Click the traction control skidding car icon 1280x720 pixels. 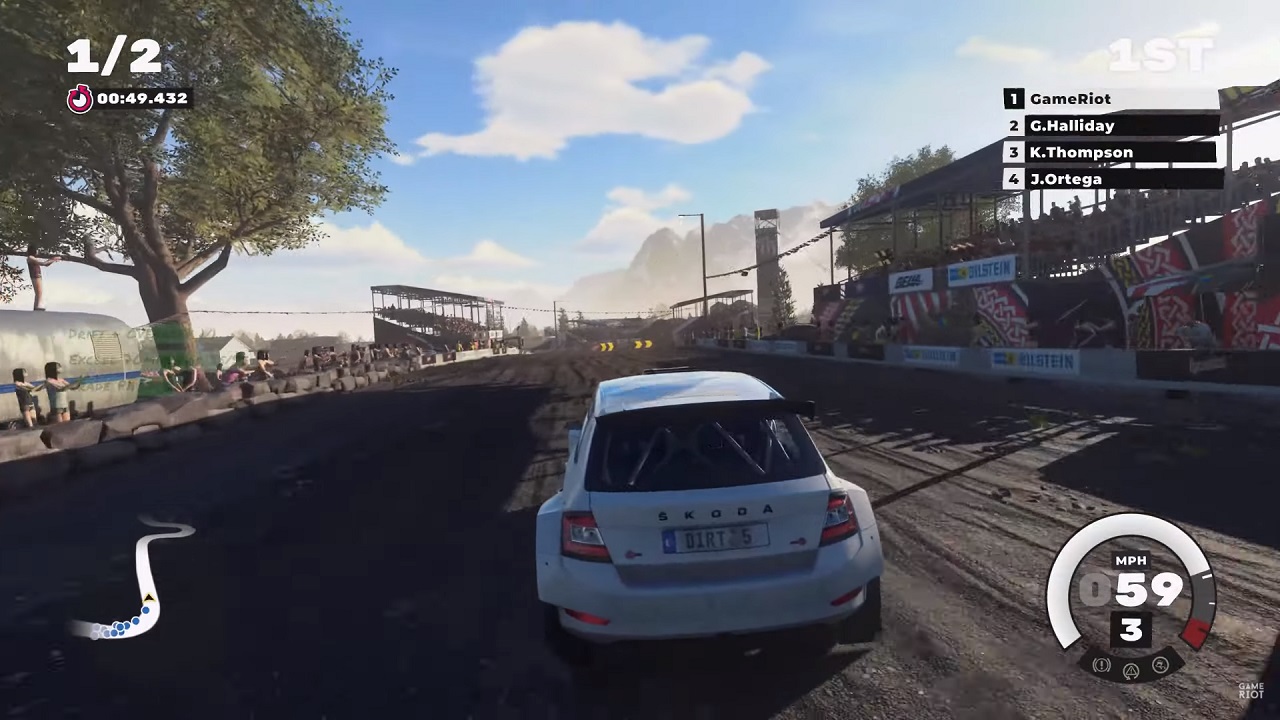tap(1160, 664)
